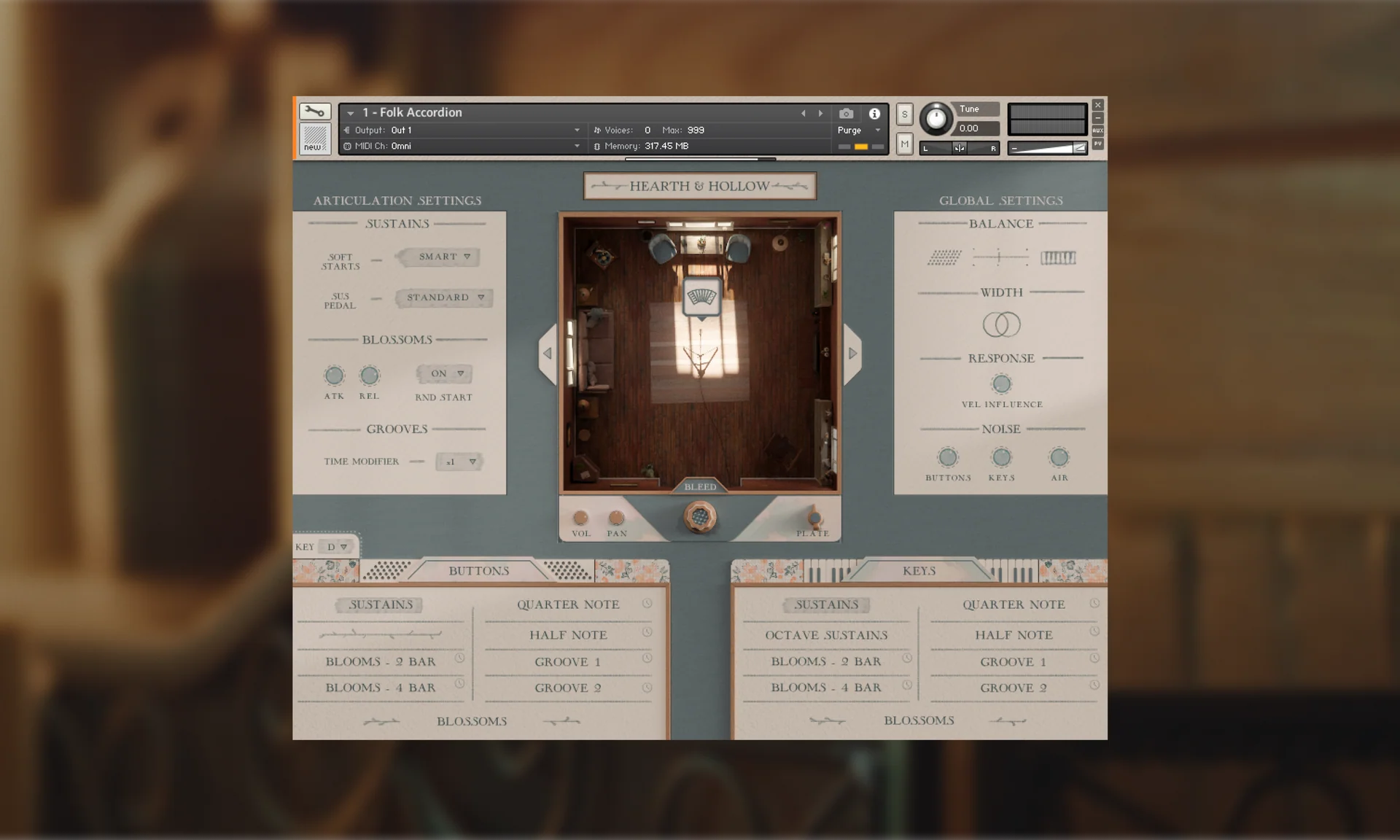Screen dimensions: 1400x840
Task: Open the SOFT STARTS Smart dropdown
Action: tap(437, 257)
